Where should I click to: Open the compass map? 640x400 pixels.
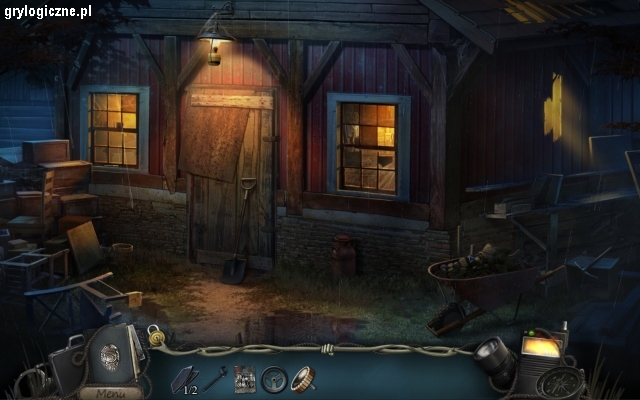point(565,383)
